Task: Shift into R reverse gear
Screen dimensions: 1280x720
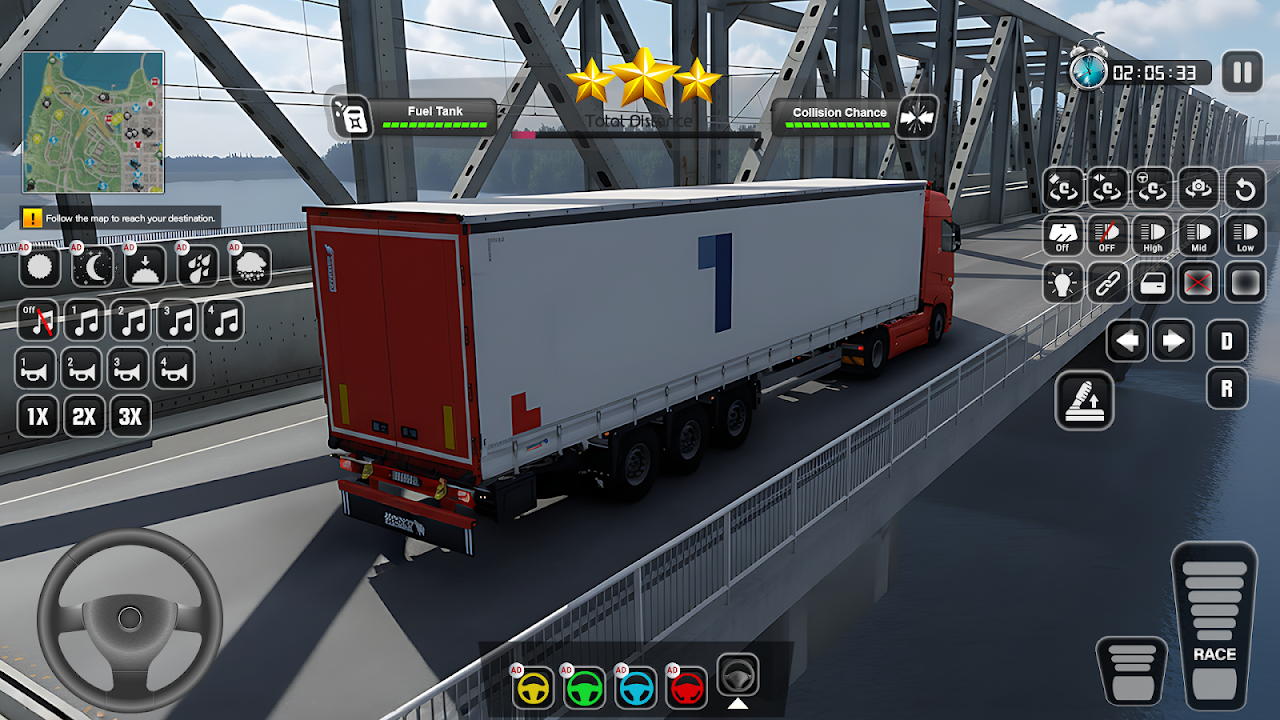Action: pyautogui.click(x=1227, y=388)
